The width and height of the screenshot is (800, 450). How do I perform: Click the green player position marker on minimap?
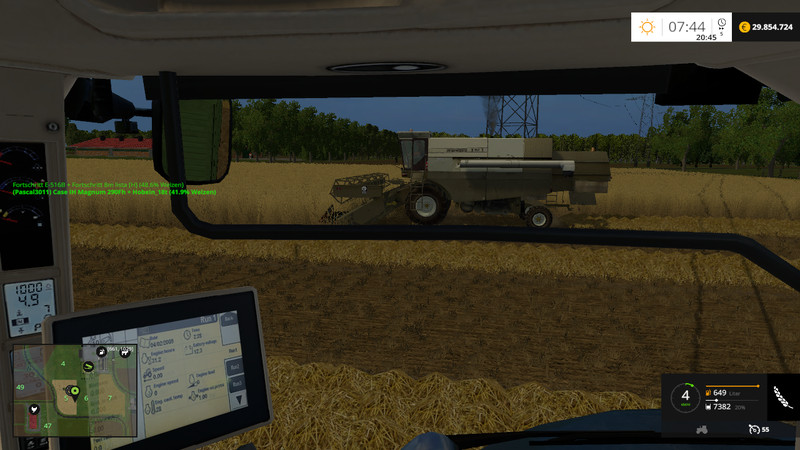[74, 389]
